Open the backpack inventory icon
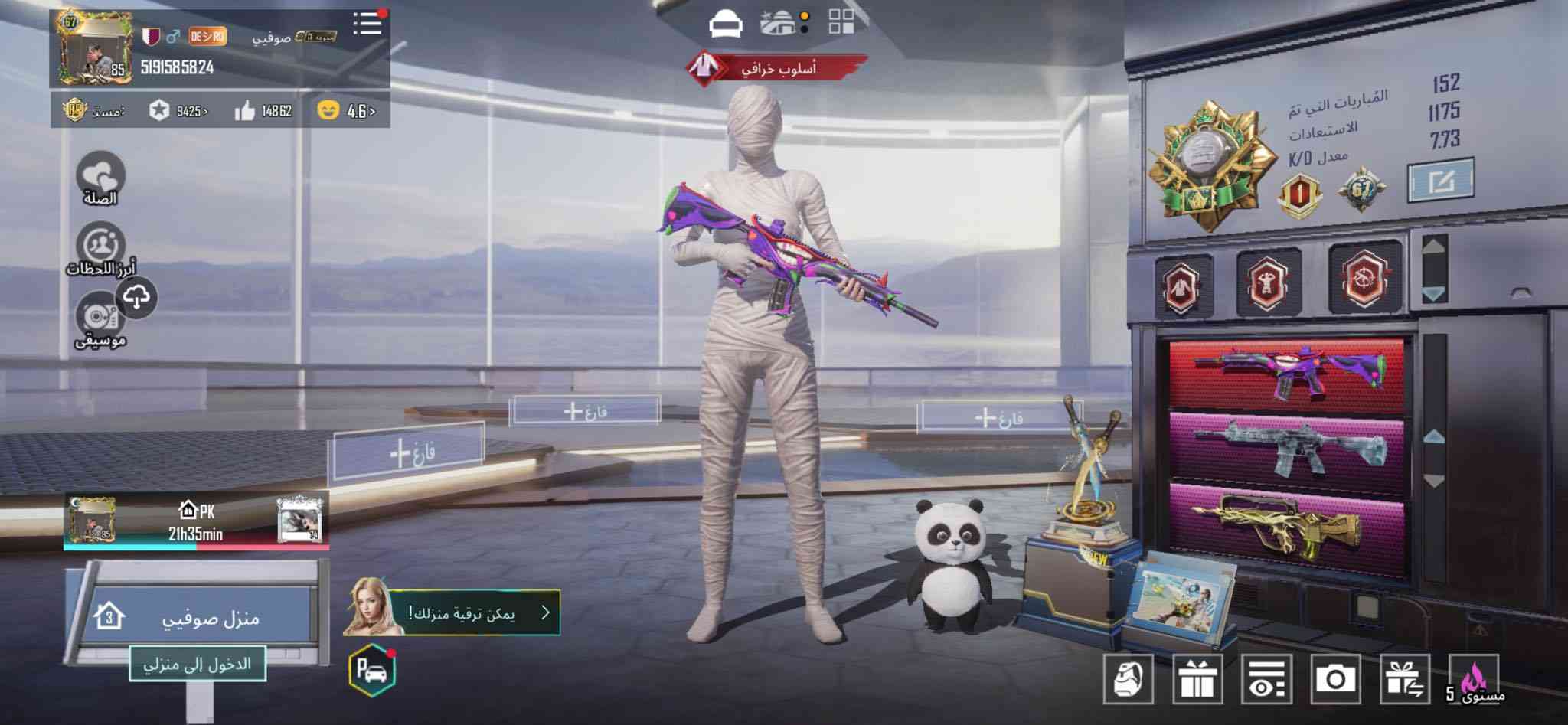Image resolution: width=1568 pixels, height=725 pixels. tap(1129, 678)
